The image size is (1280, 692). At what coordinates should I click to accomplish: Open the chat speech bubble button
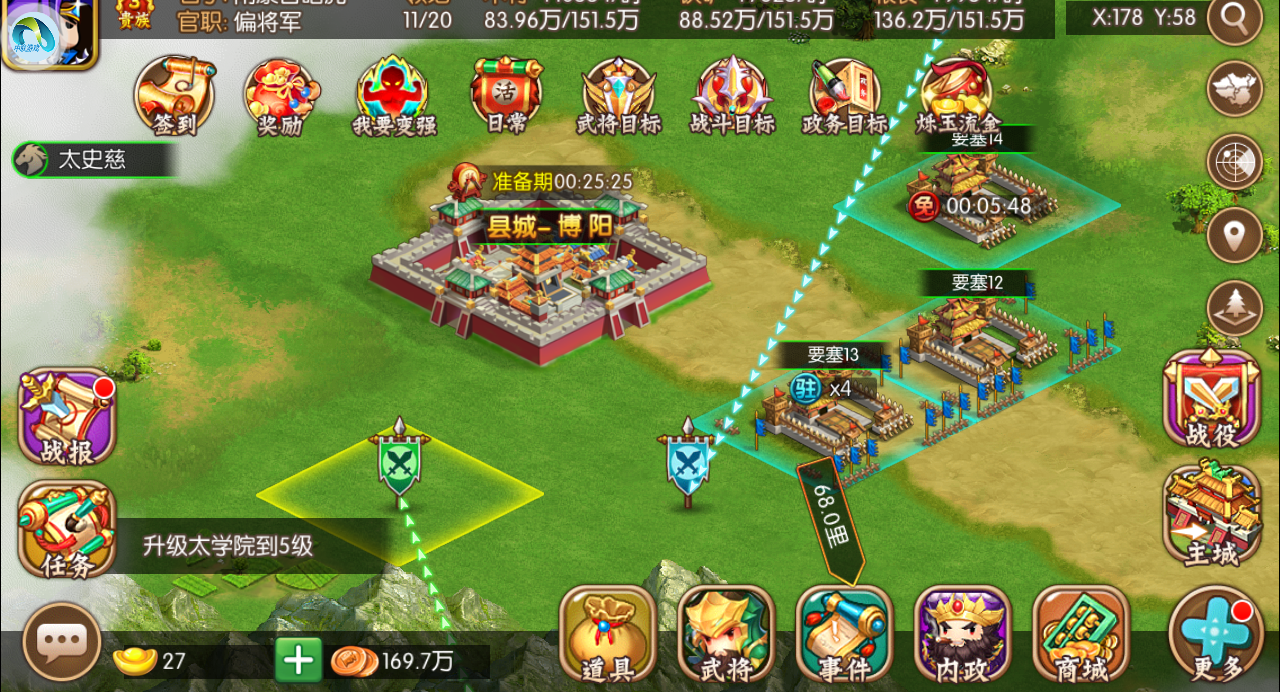pos(61,641)
